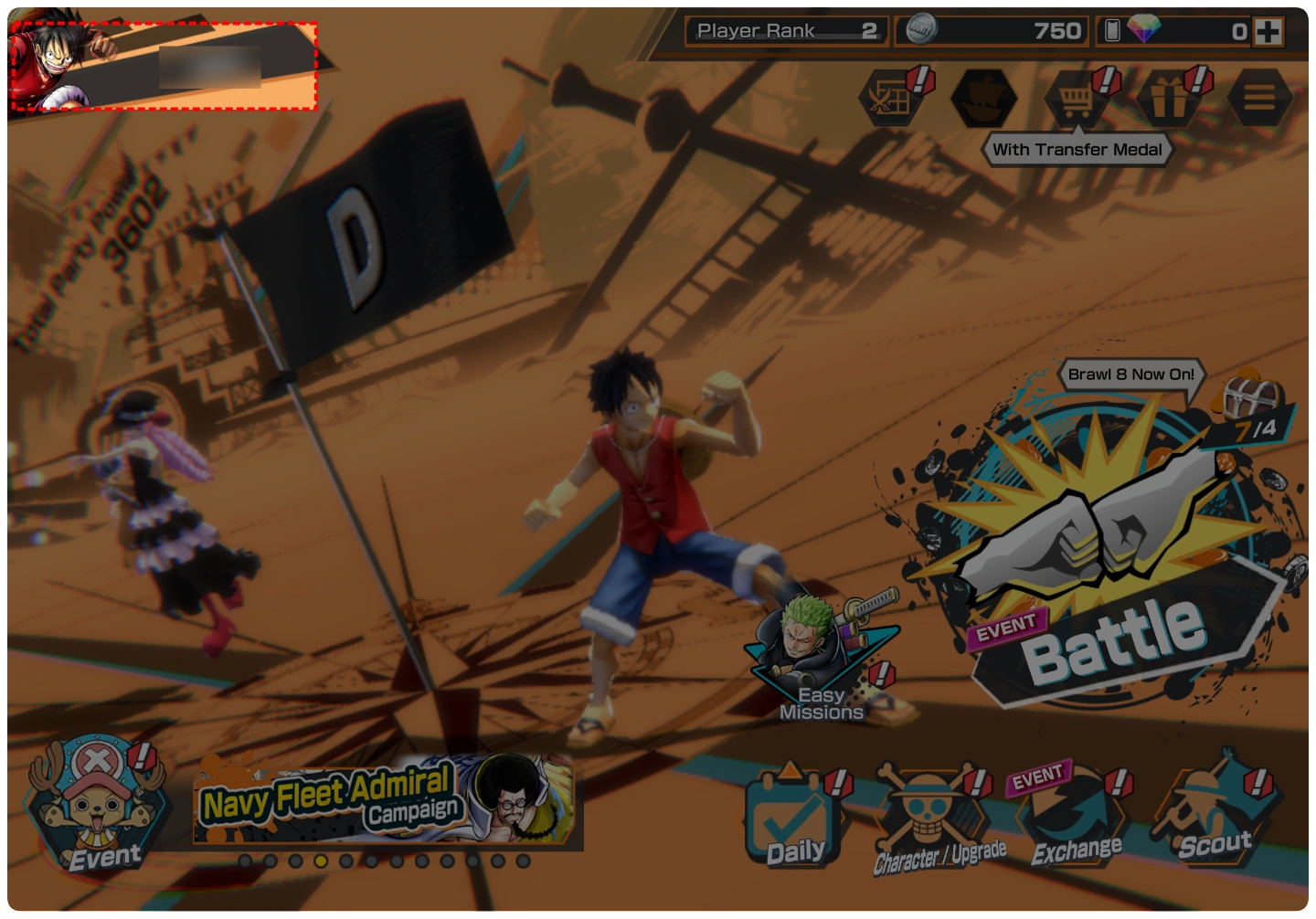Tap the plus button to buy gems

1268,32
